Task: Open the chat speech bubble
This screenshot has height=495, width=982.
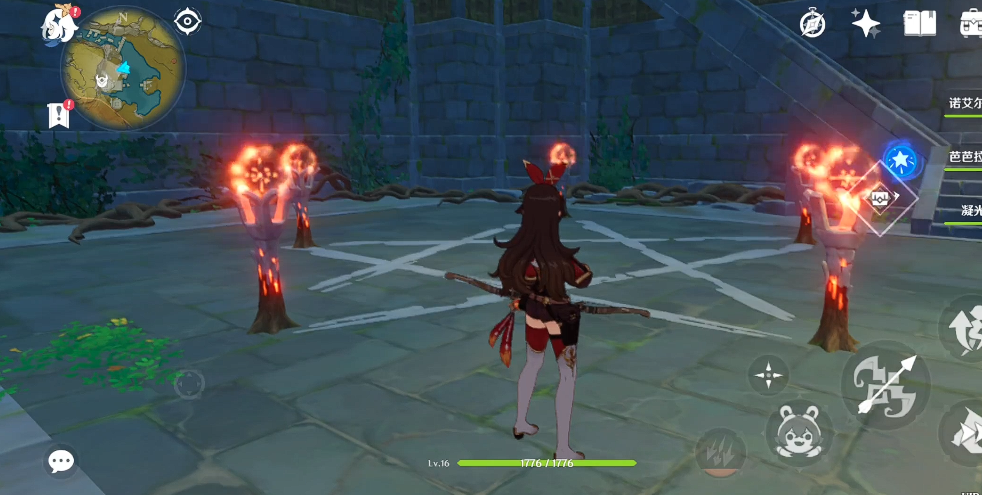Action: (x=61, y=461)
